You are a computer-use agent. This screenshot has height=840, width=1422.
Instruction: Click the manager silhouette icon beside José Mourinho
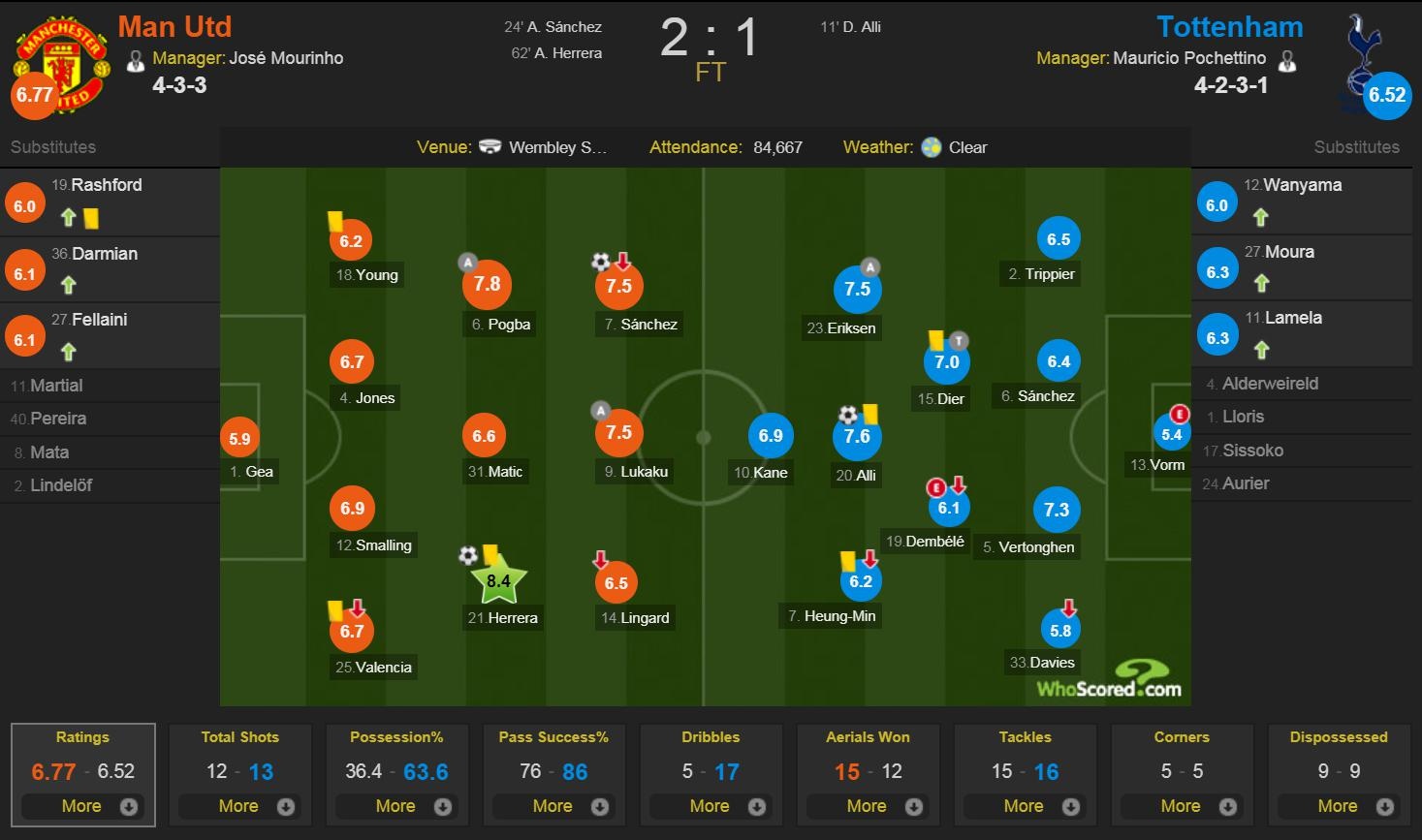click(136, 58)
